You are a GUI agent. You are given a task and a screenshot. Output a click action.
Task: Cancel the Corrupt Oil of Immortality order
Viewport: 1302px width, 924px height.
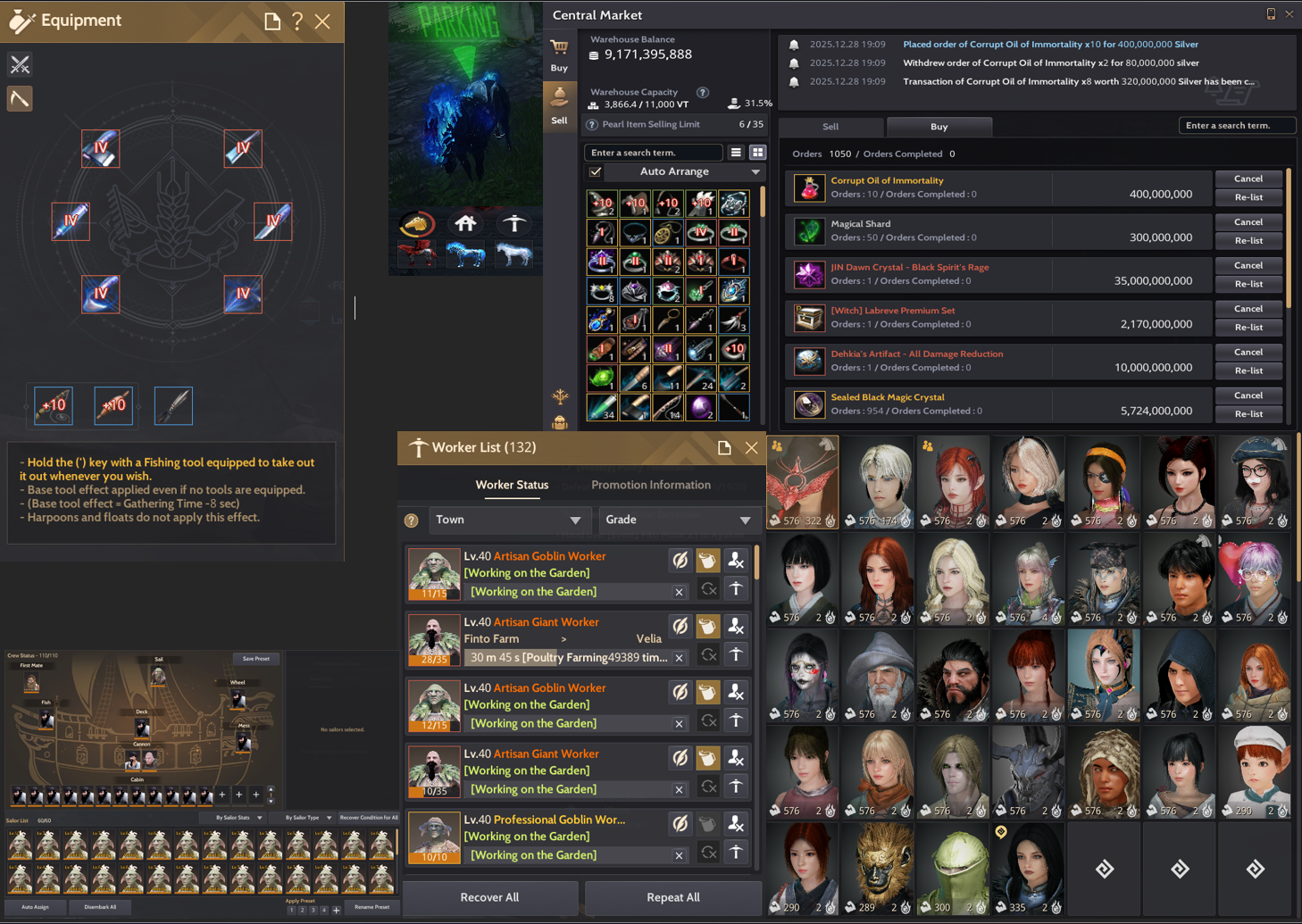tap(1248, 178)
